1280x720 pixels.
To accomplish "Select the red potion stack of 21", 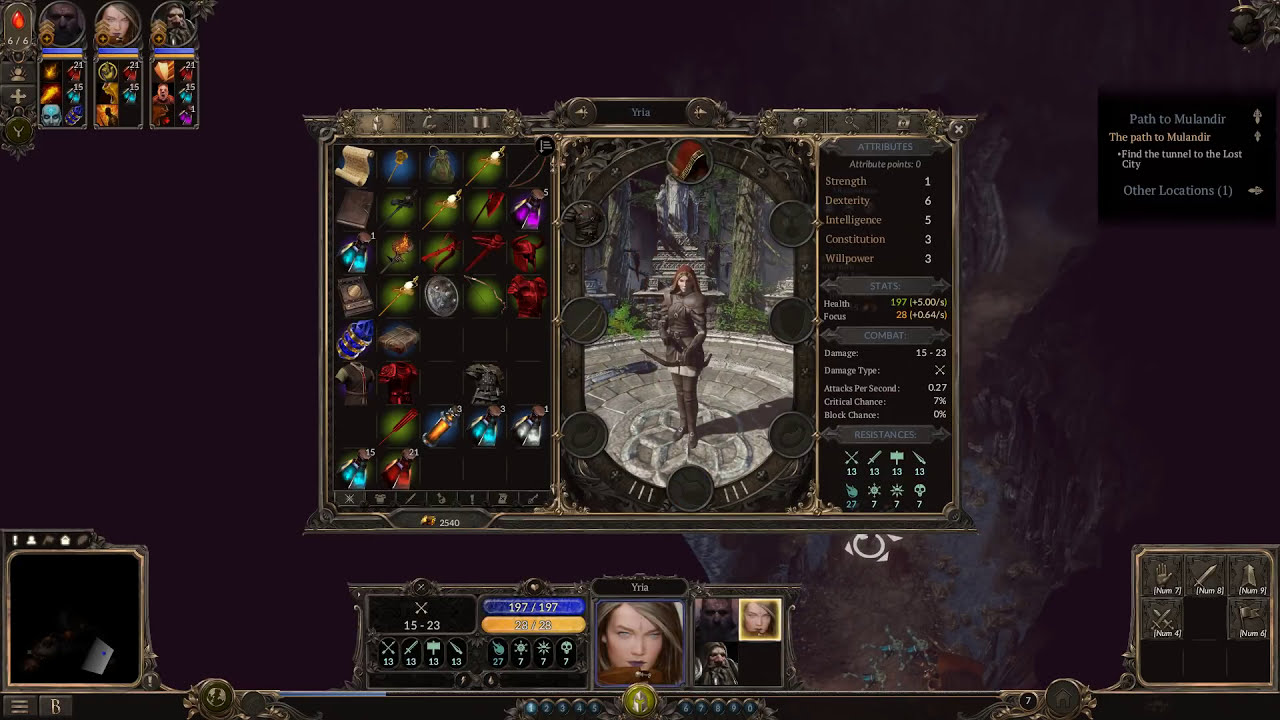I will click(398, 468).
